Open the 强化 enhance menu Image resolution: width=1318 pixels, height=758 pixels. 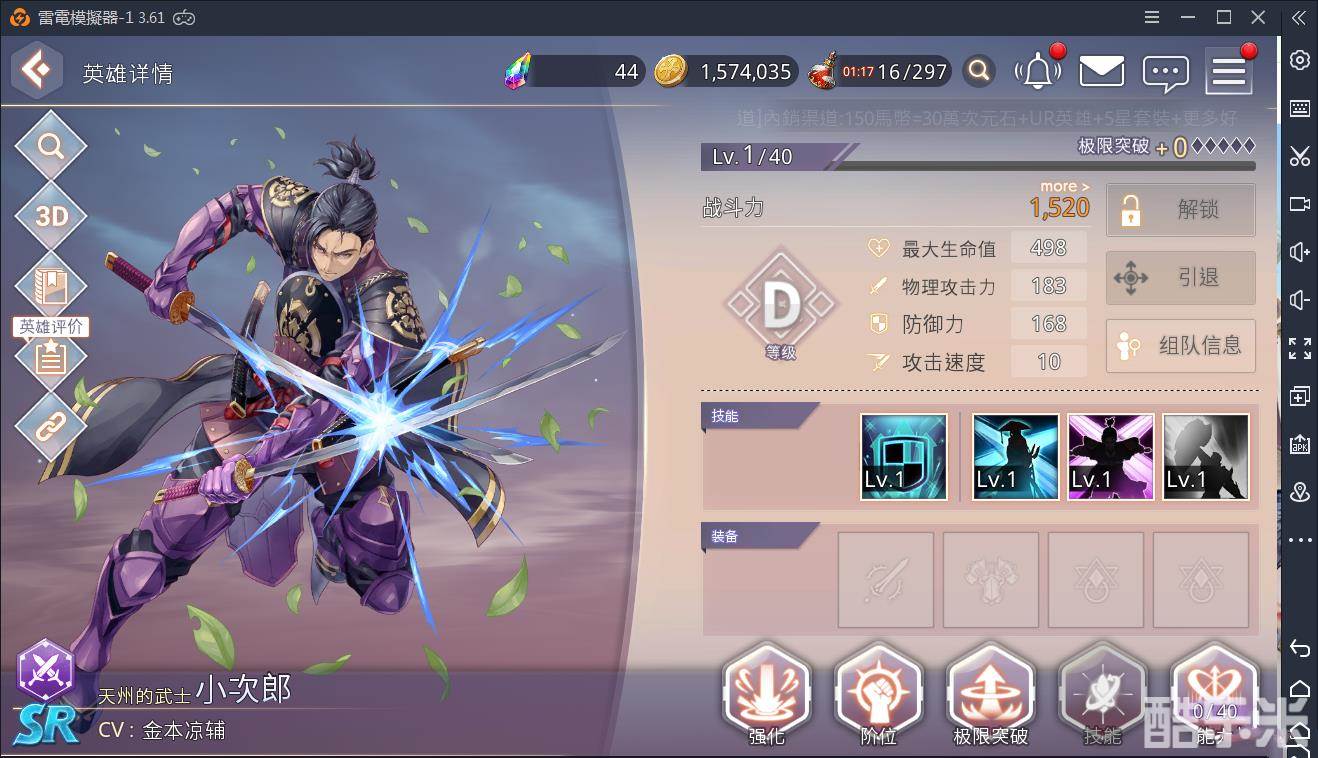pyautogui.click(x=766, y=698)
